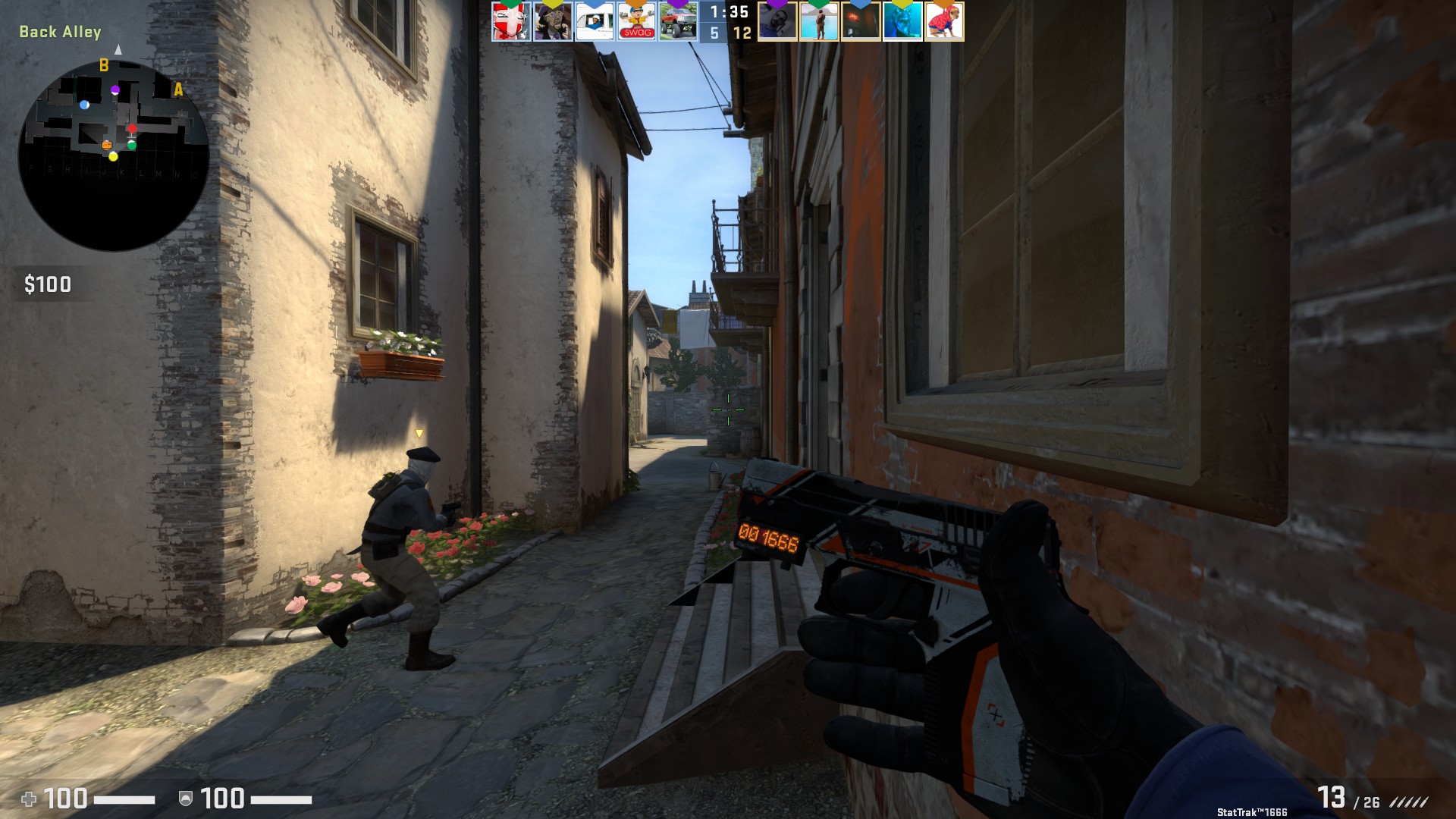Select the red-and-white masked face avatar
The image size is (1456, 819).
click(510, 22)
